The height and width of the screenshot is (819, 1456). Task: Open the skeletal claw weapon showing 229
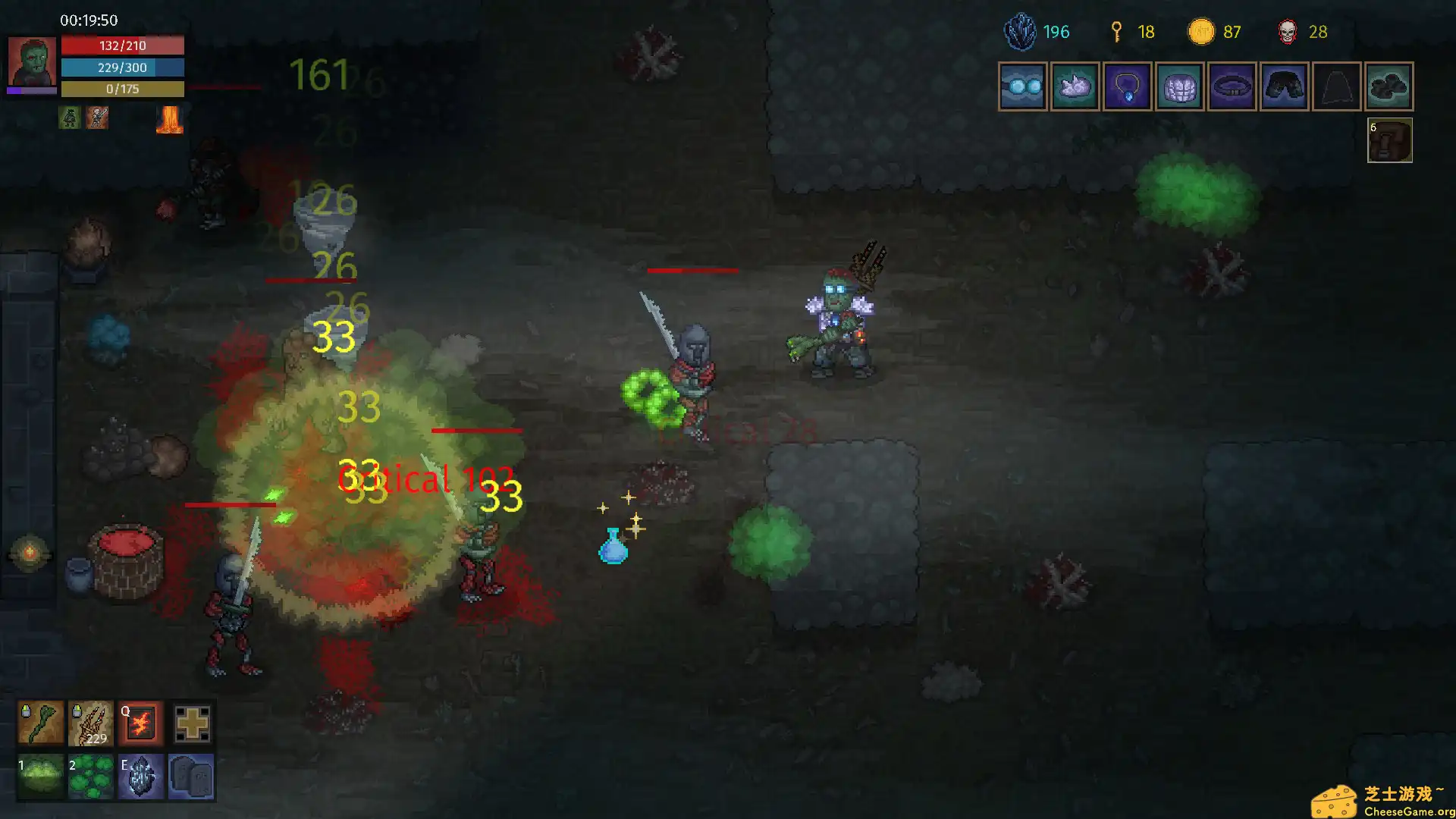point(90,723)
